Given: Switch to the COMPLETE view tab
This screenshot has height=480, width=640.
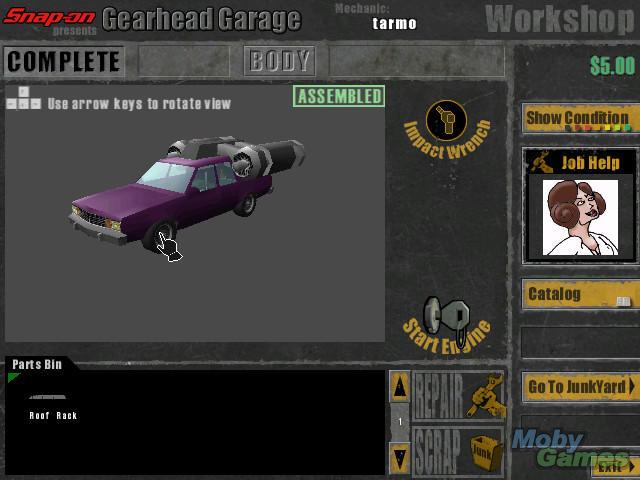Looking at the screenshot, I should 63,61.
